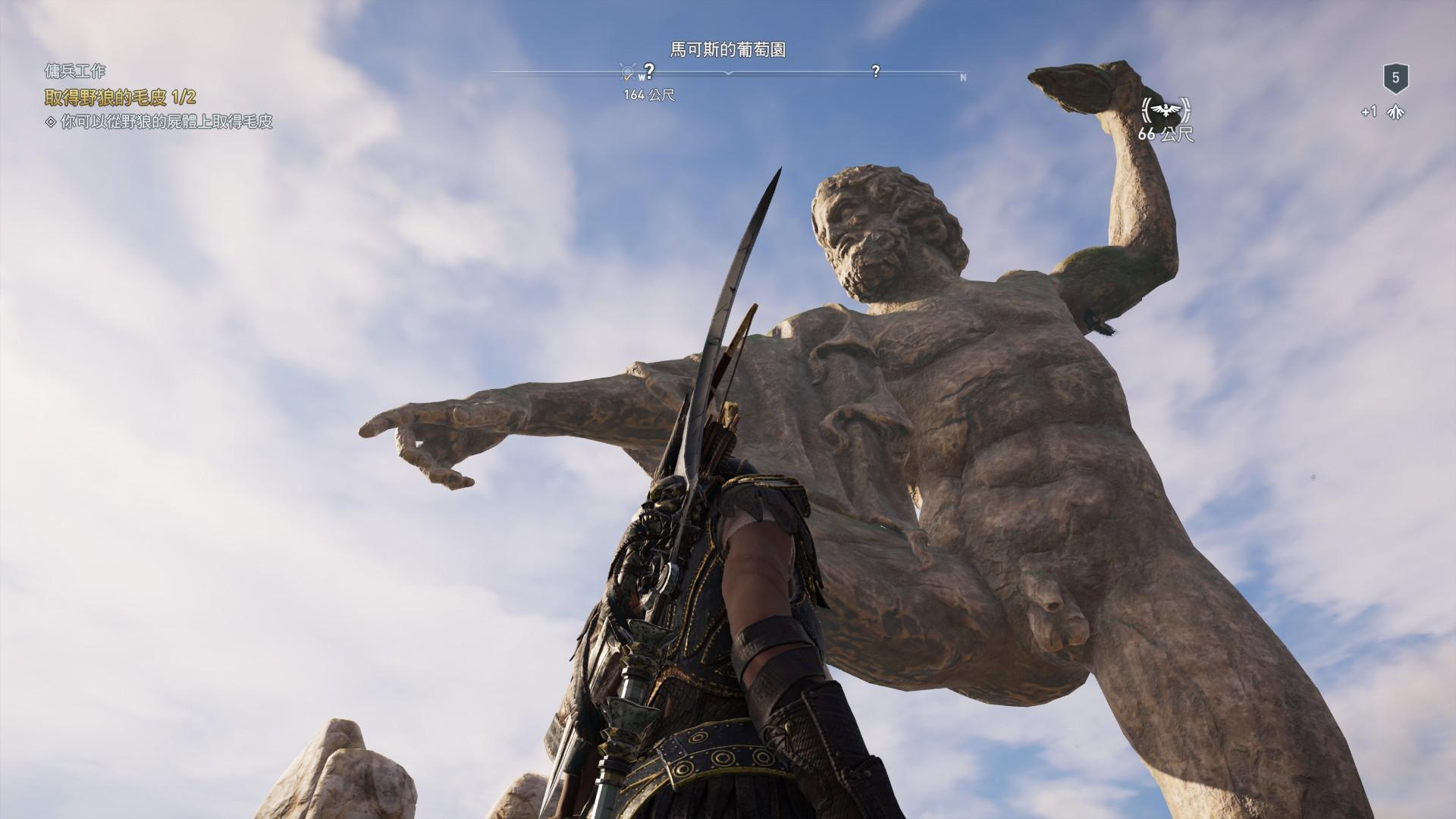This screenshot has height=819, width=1456.
Task: Select the wolf pelt quest objective tracker
Action: (121, 97)
